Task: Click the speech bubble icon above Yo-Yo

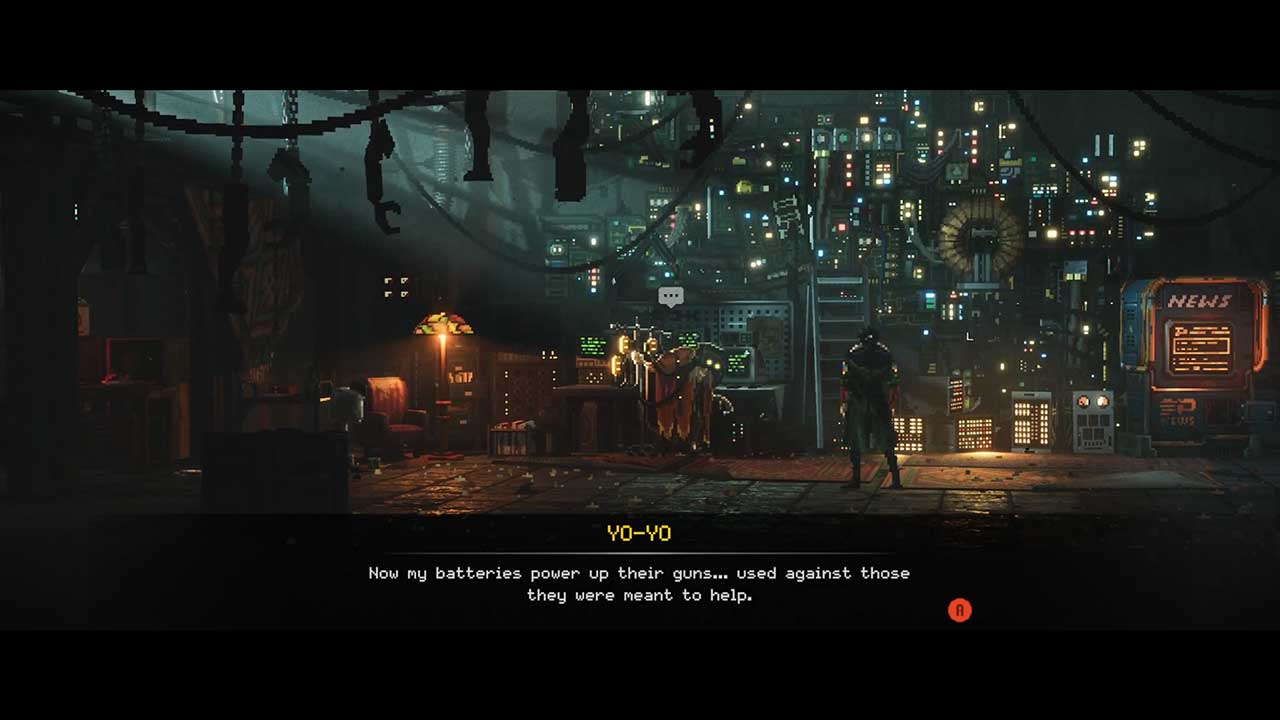Action: 671,296
